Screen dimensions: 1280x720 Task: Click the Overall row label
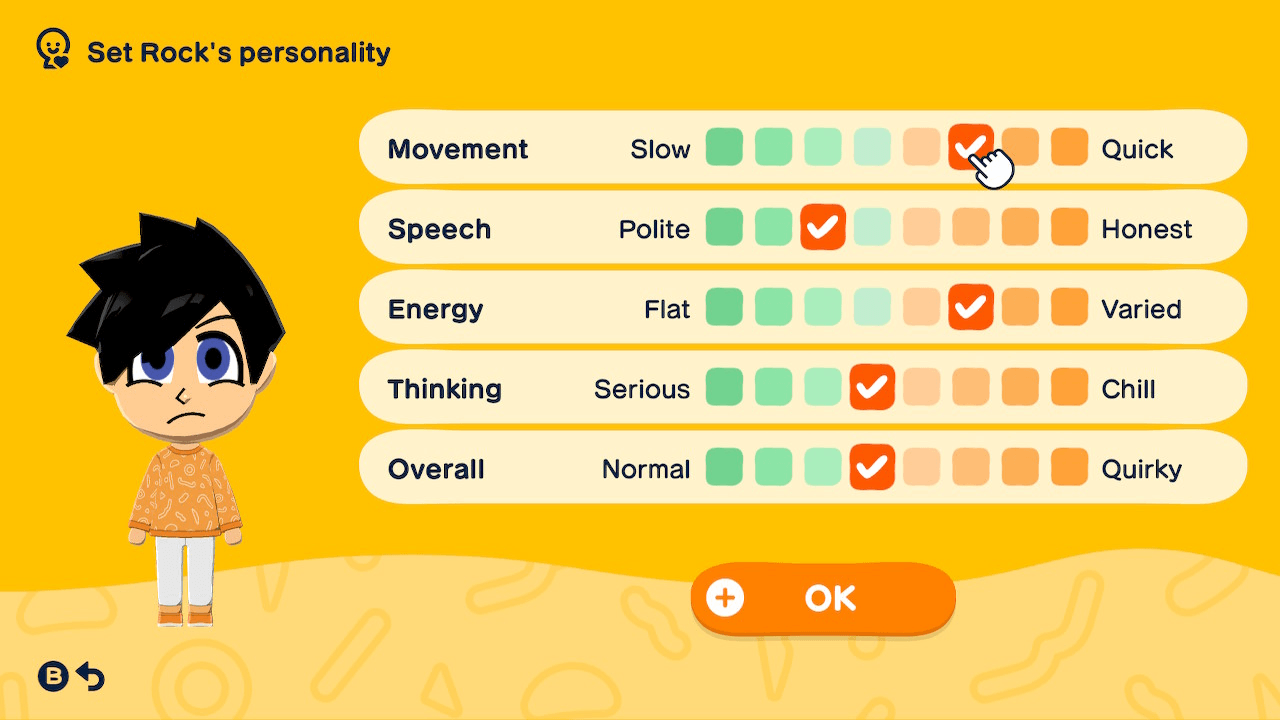[x=436, y=467]
